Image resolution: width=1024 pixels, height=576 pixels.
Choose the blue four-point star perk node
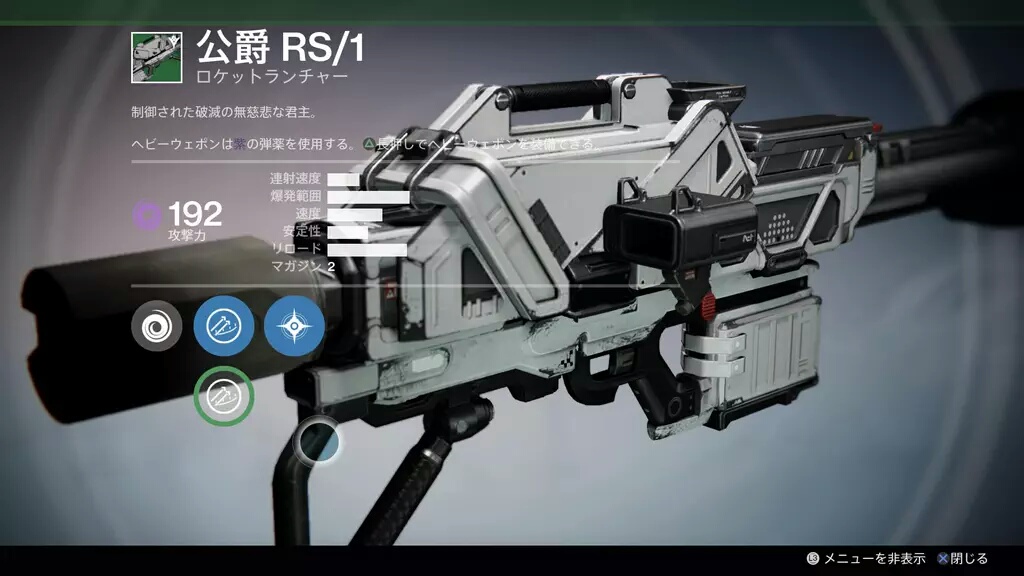click(x=294, y=327)
